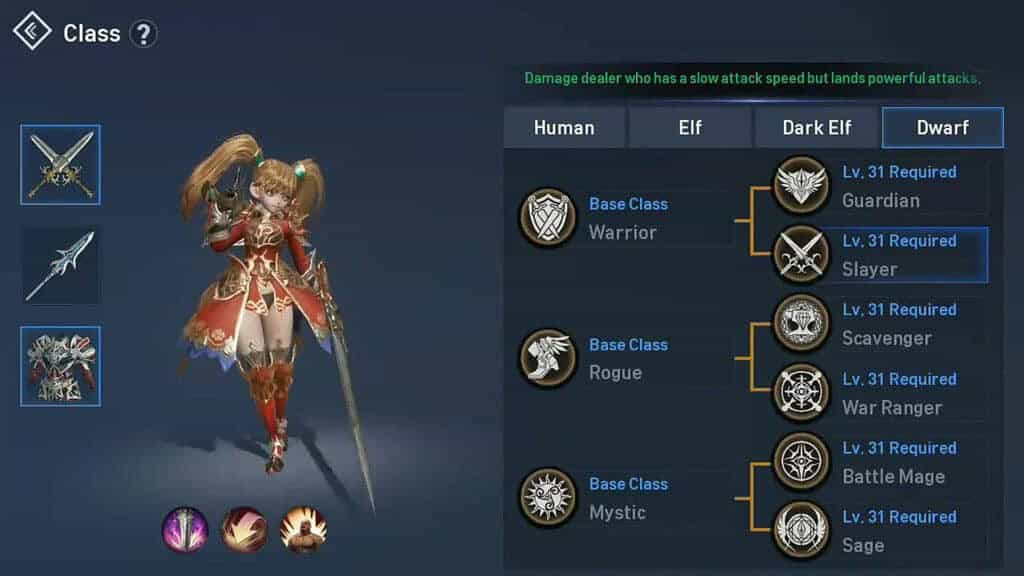
Task: Choose the Dwarf race tab
Action: 942,128
